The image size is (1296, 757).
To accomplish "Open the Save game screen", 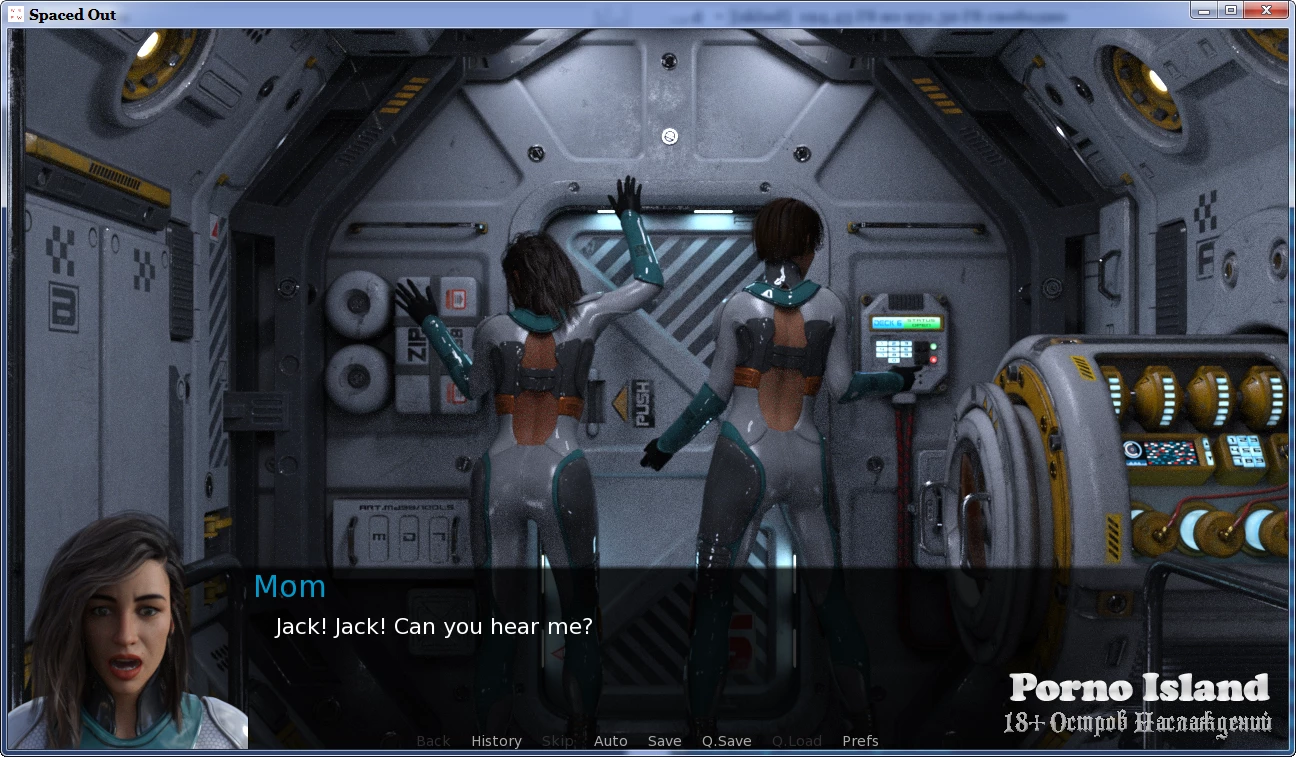I will pos(664,741).
